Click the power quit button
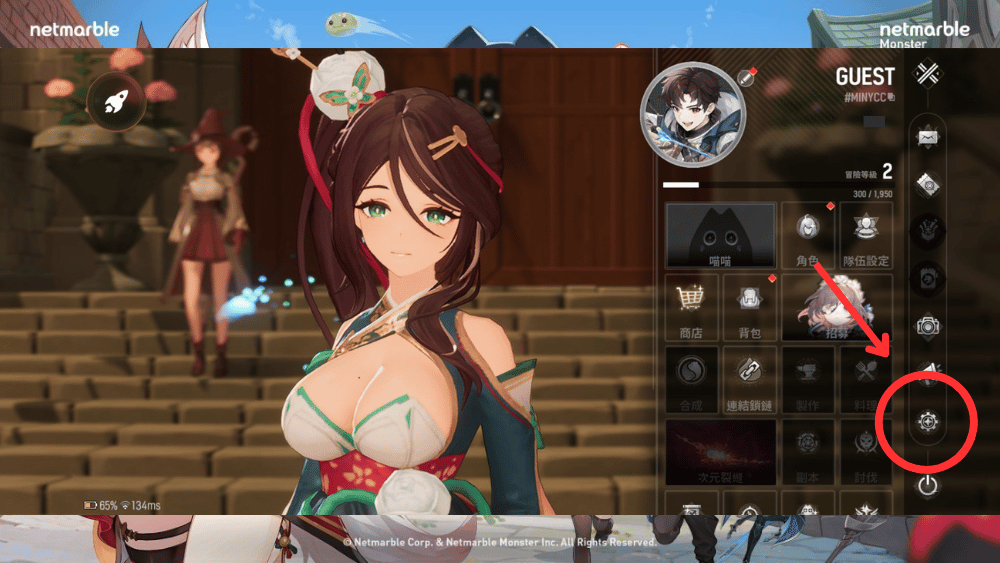Viewport: 1000px width, 563px height. [928, 486]
